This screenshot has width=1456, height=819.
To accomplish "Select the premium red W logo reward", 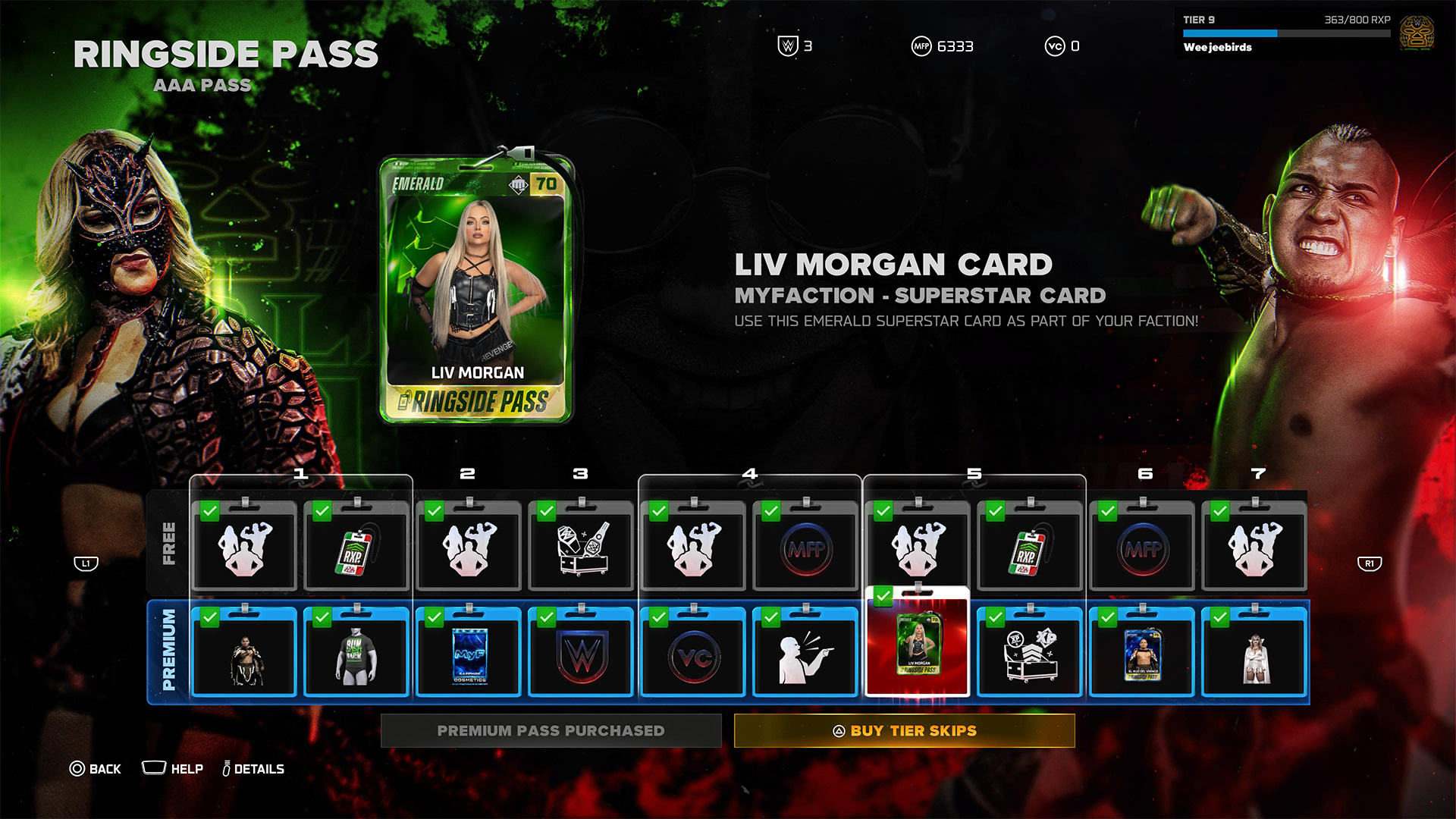I will 581,653.
